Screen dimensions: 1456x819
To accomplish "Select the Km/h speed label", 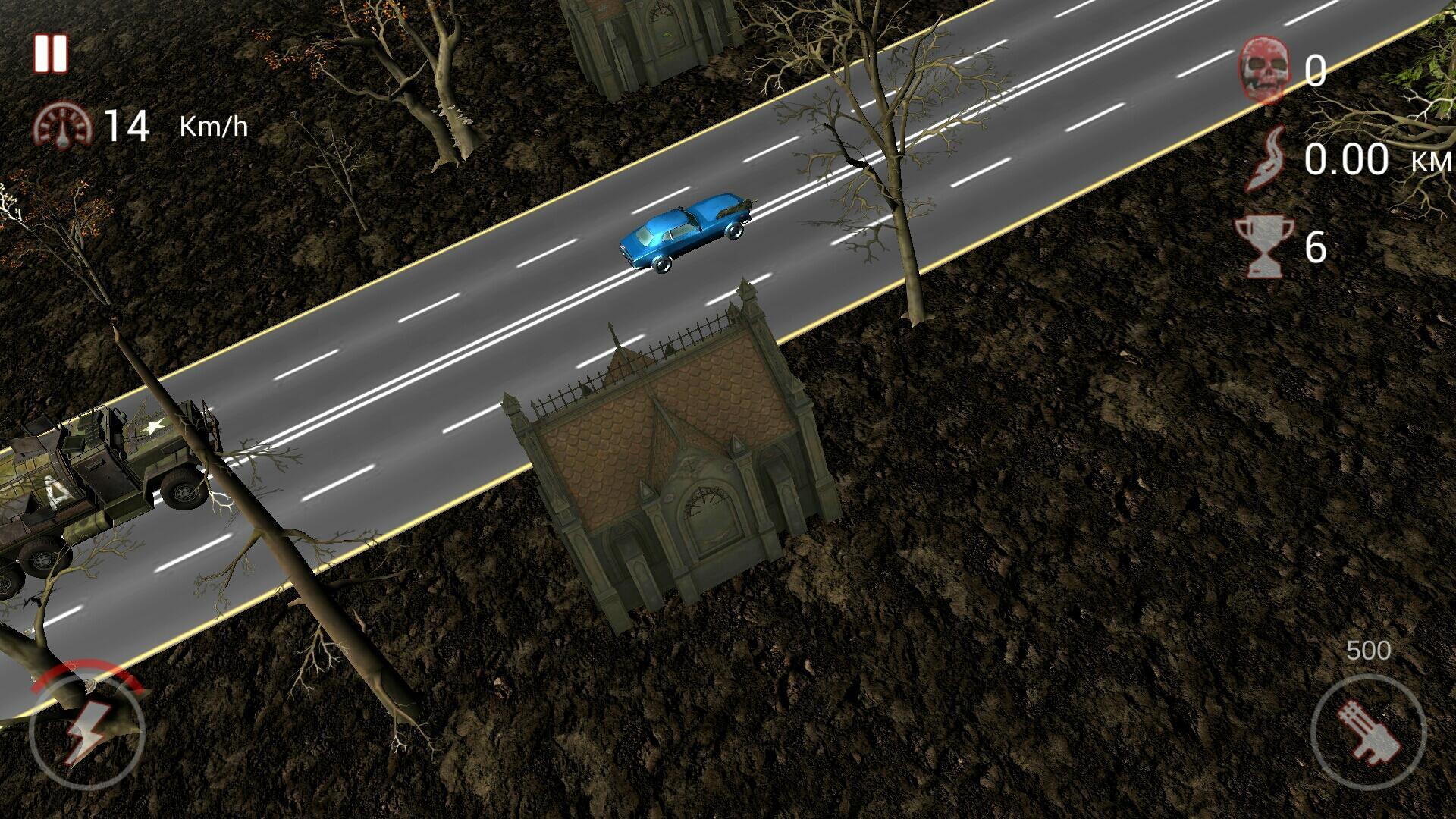I will 214,125.
